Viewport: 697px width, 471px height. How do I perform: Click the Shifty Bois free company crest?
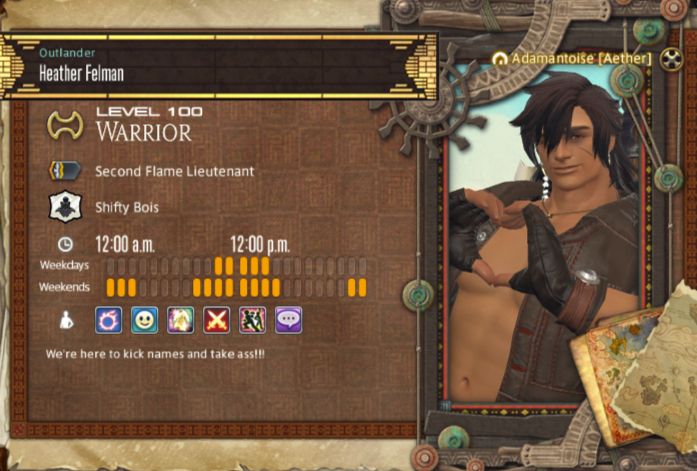click(x=65, y=207)
